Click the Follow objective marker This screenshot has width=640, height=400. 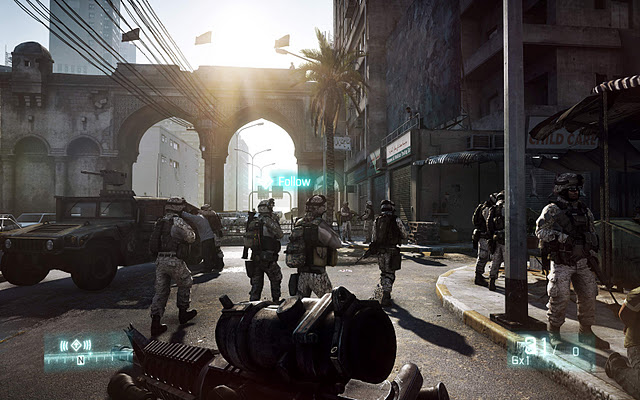(293, 182)
